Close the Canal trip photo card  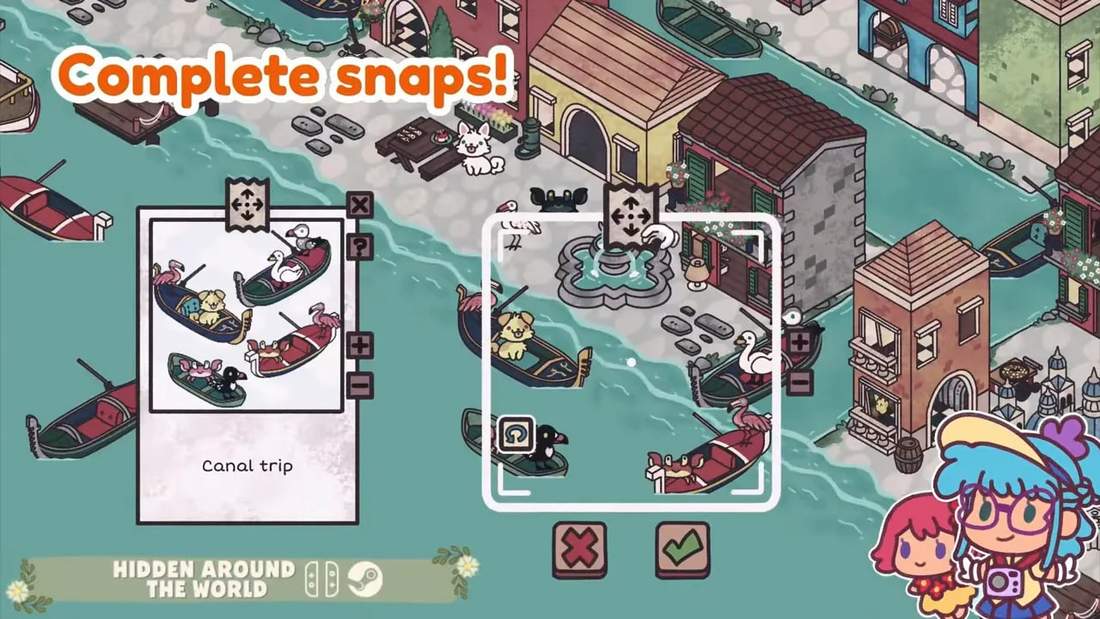[x=360, y=205]
